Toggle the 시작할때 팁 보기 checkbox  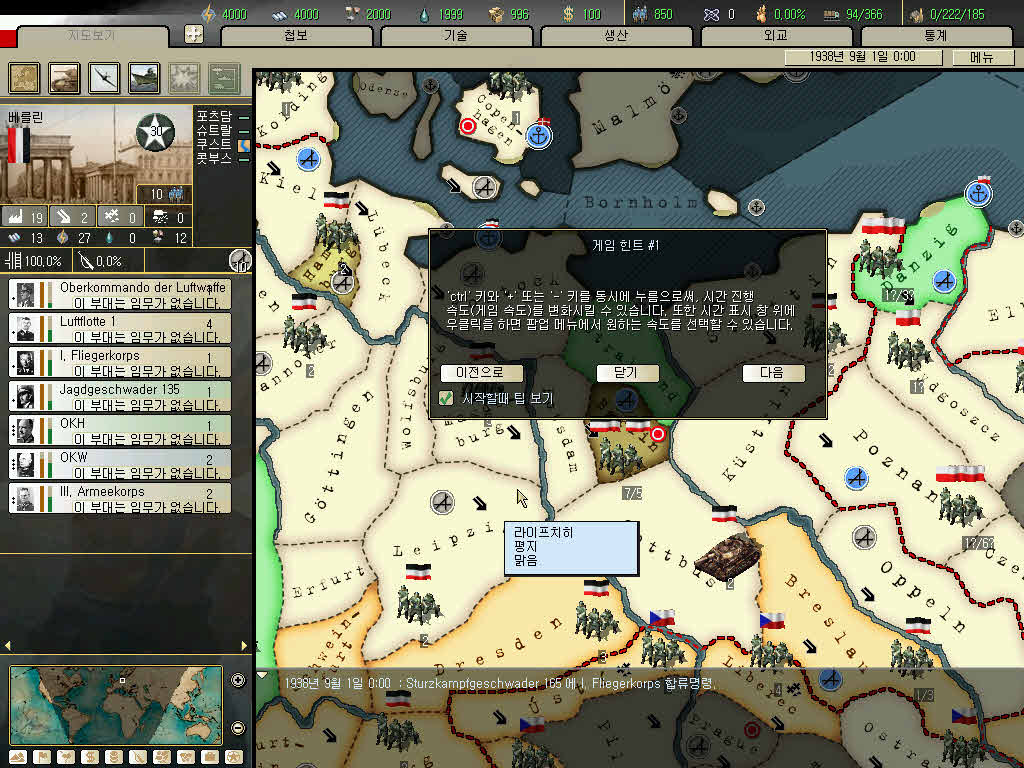pos(446,398)
